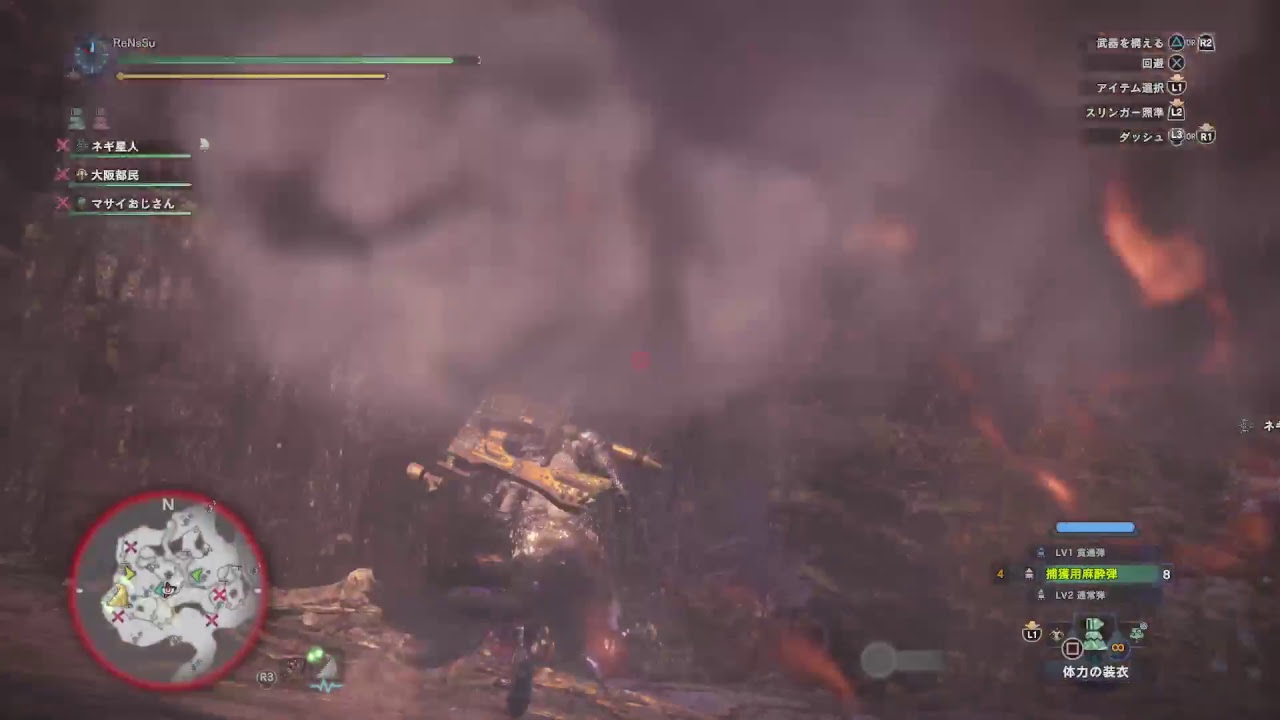Select the item bar L1 icon
Image resolution: width=1280 pixels, height=720 pixels.
tap(1033, 633)
